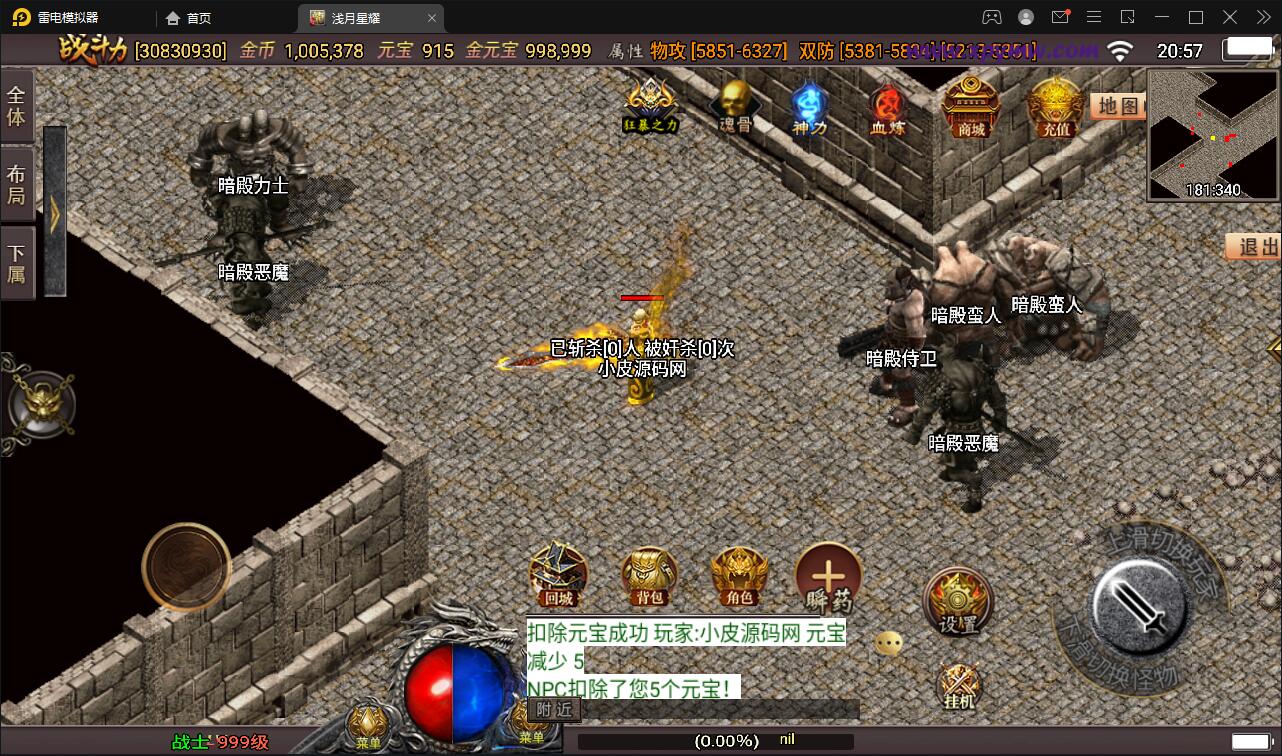
Task: Open the 狂暴之力 icon
Action: point(651,104)
